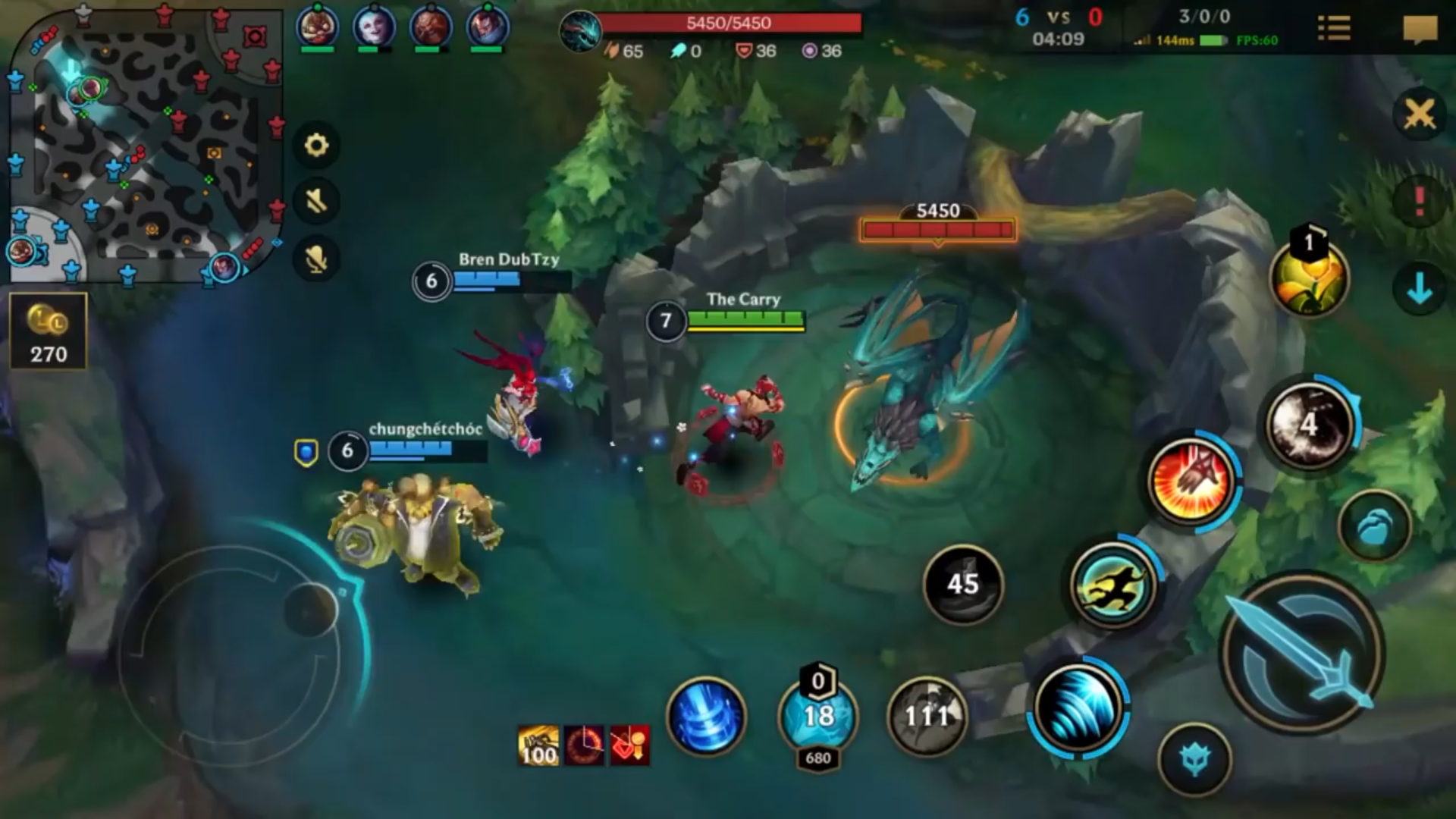Tap the minimap

(x=144, y=144)
